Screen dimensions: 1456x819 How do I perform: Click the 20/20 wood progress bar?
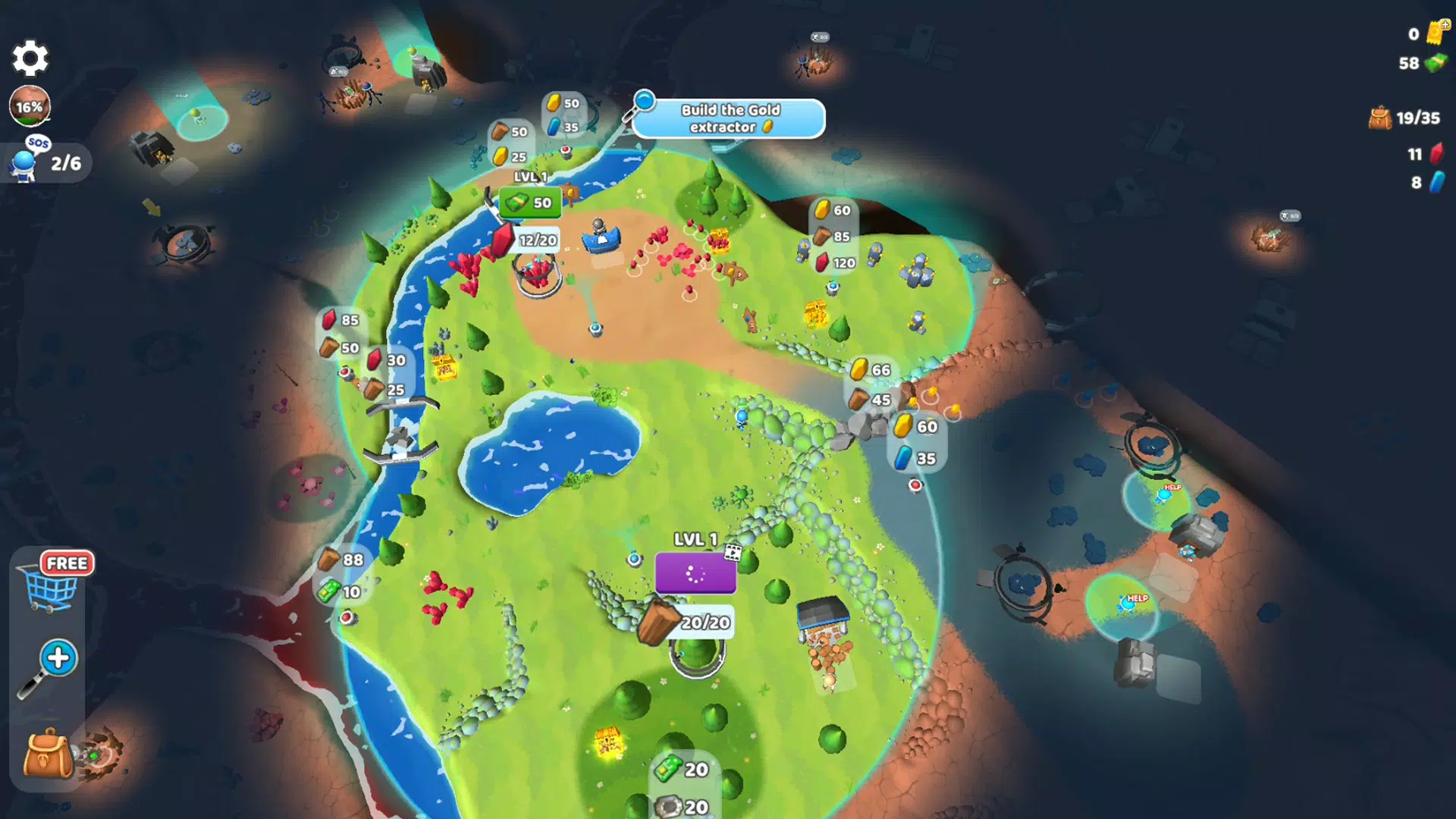tap(704, 622)
